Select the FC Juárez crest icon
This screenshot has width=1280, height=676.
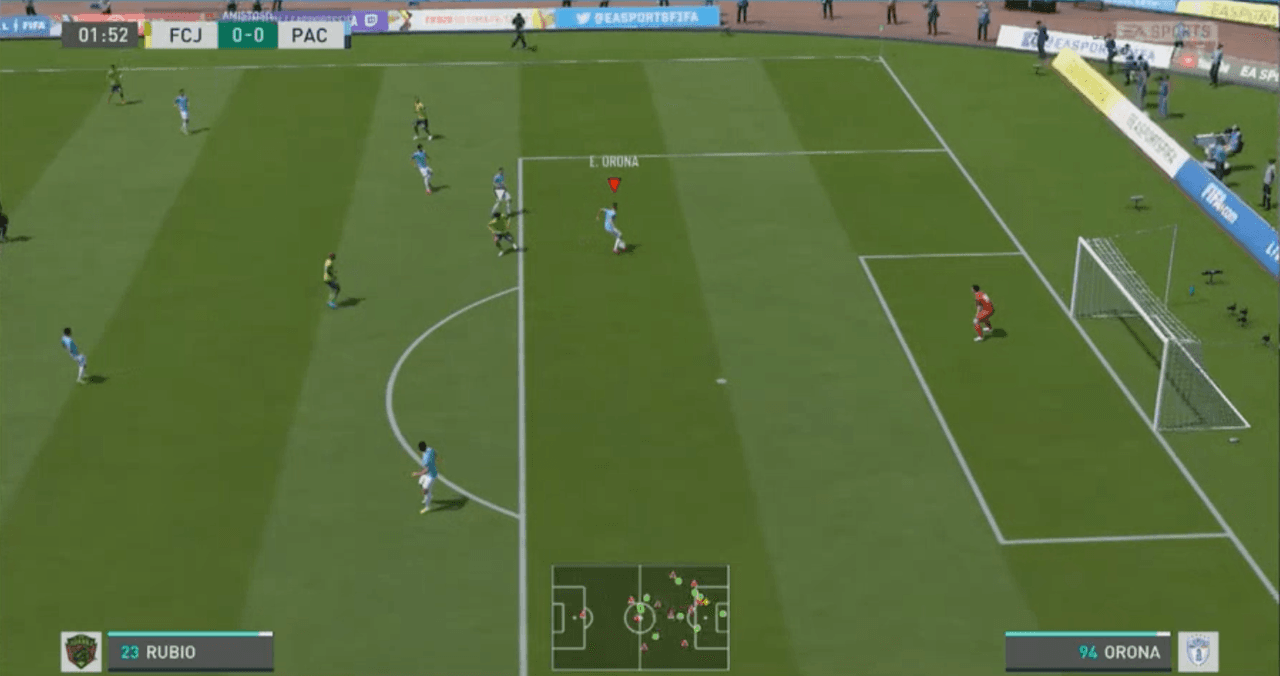[x=81, y=651]
